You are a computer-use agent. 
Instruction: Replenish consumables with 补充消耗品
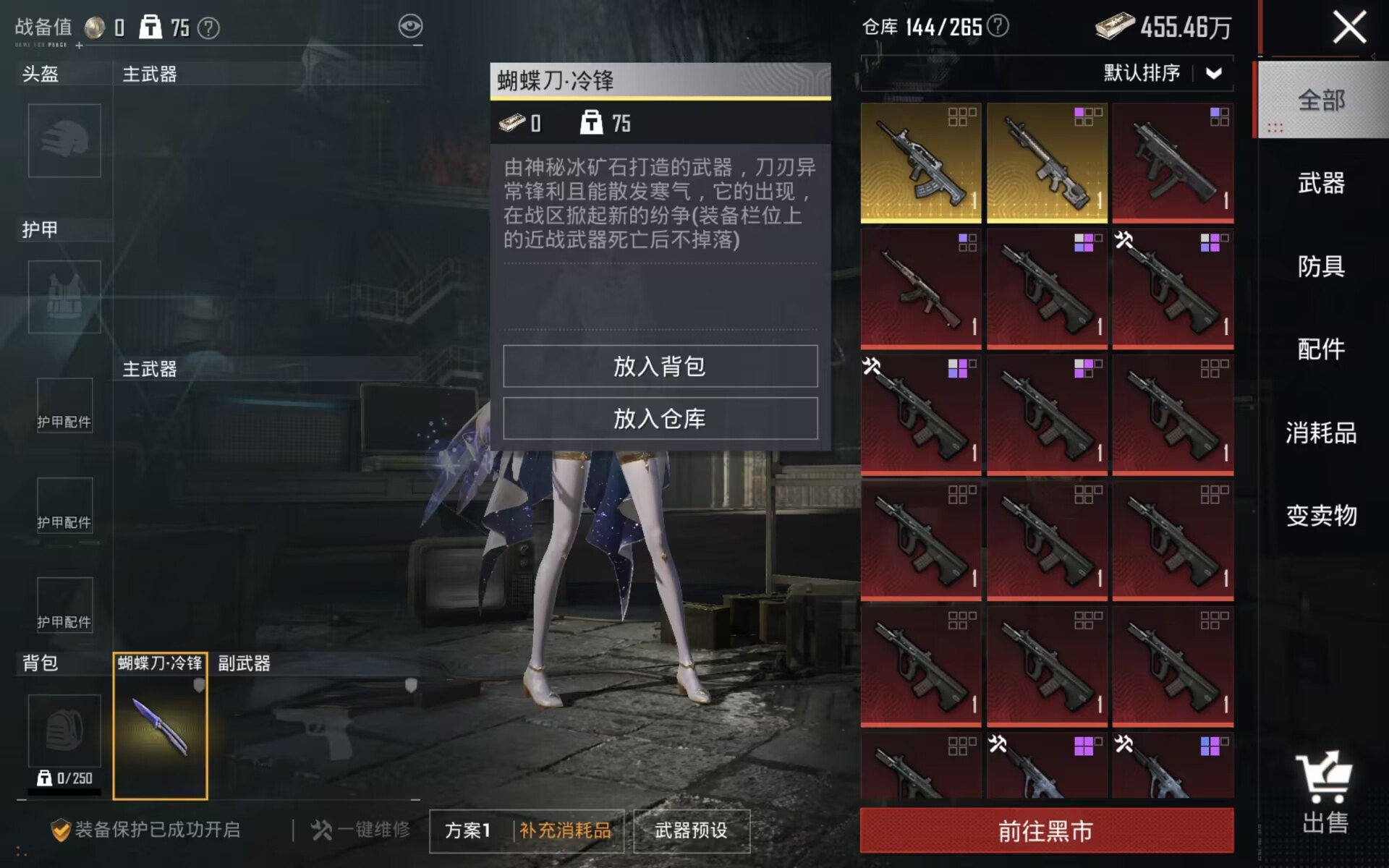pos(565,830)
